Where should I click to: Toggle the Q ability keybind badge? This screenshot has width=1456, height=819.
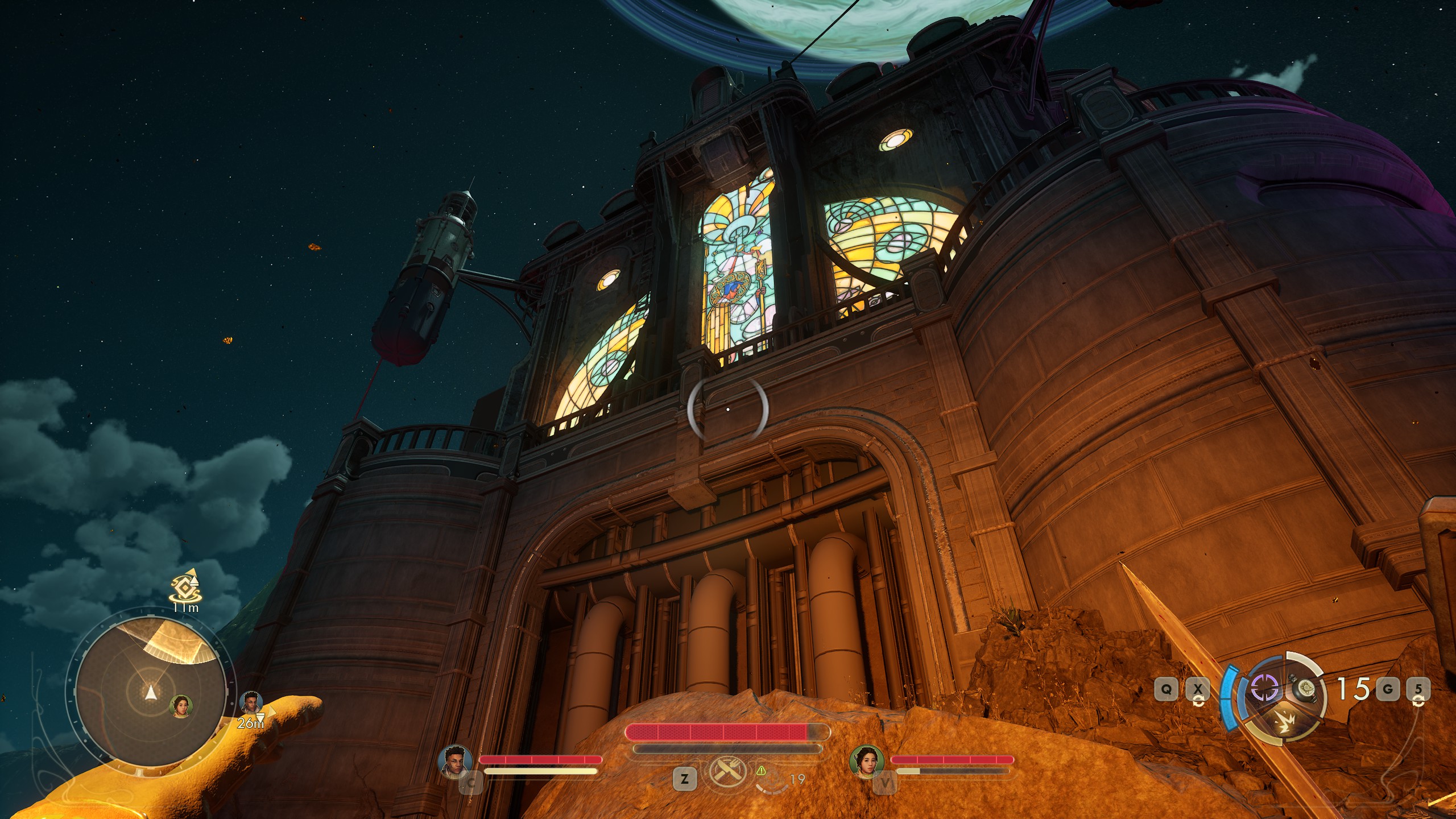(1166, 689)
